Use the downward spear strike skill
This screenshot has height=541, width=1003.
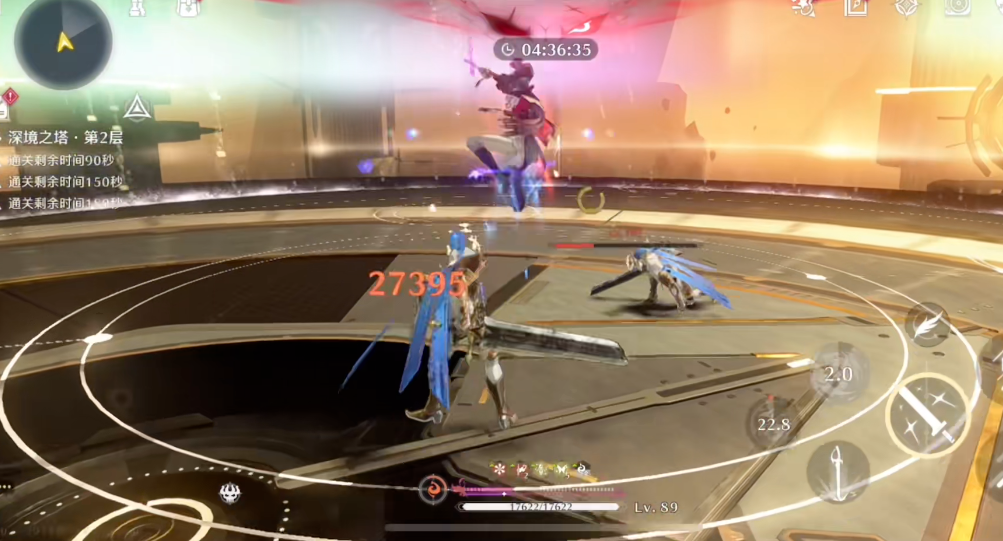(837, 471)
